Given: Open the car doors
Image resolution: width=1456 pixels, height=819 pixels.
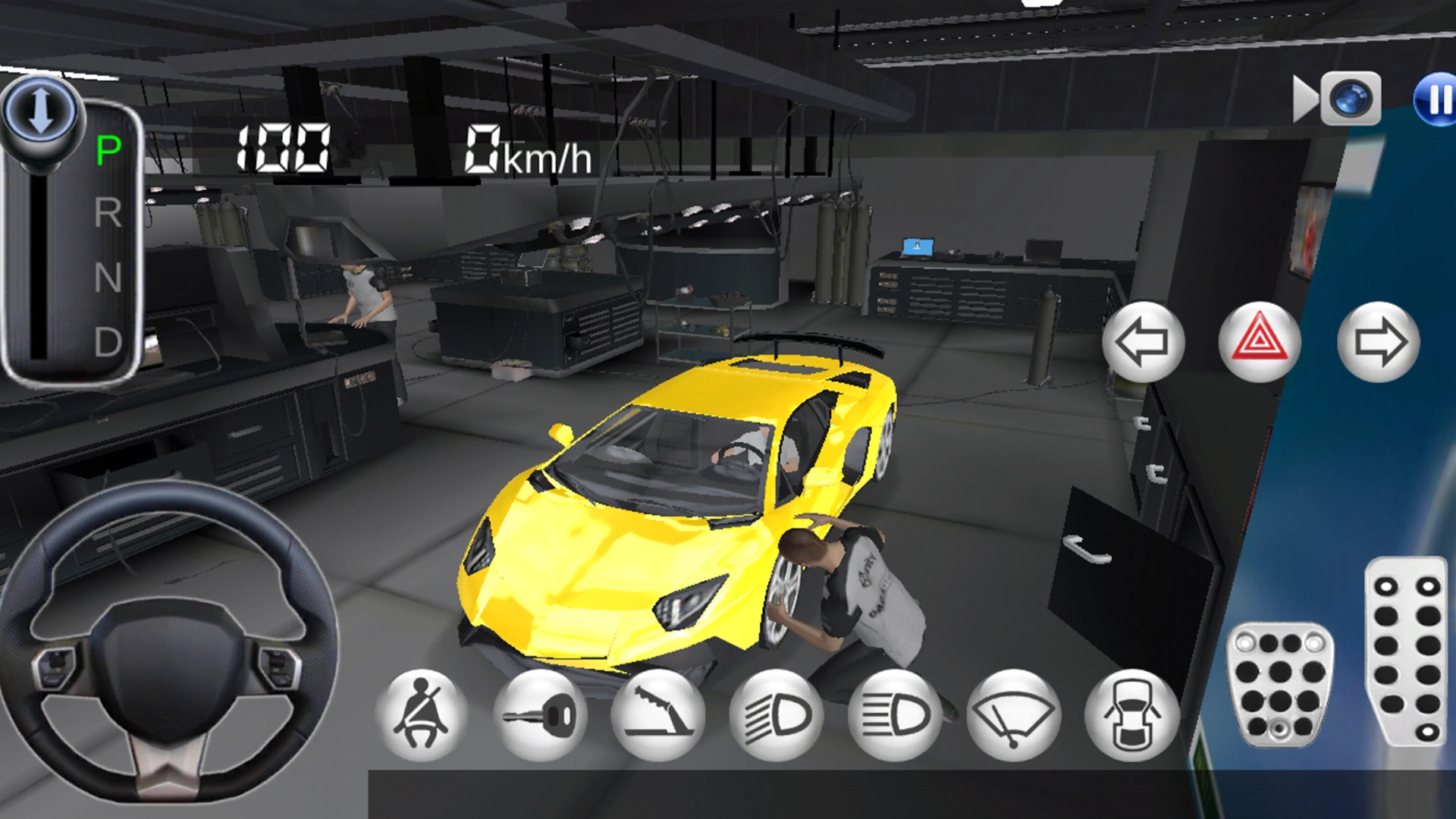Looking at the screenshot, I should [x=1131, y=715].
